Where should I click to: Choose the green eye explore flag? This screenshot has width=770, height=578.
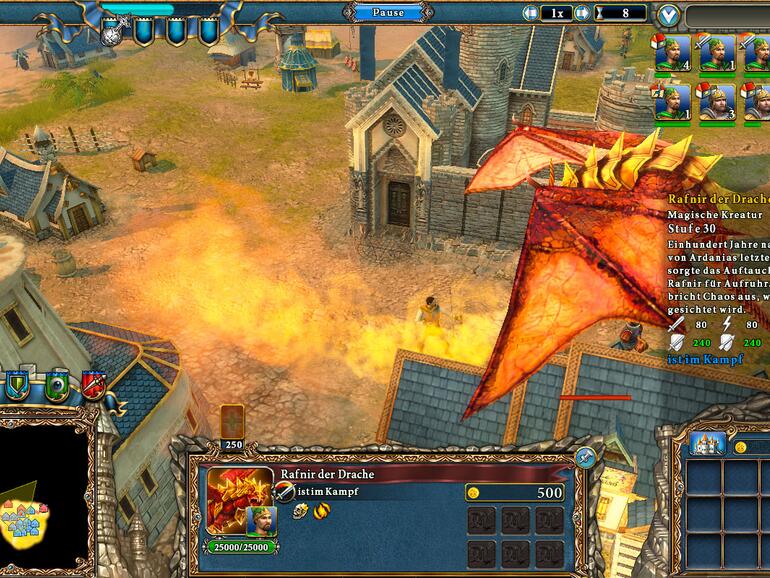pos(57,384)
